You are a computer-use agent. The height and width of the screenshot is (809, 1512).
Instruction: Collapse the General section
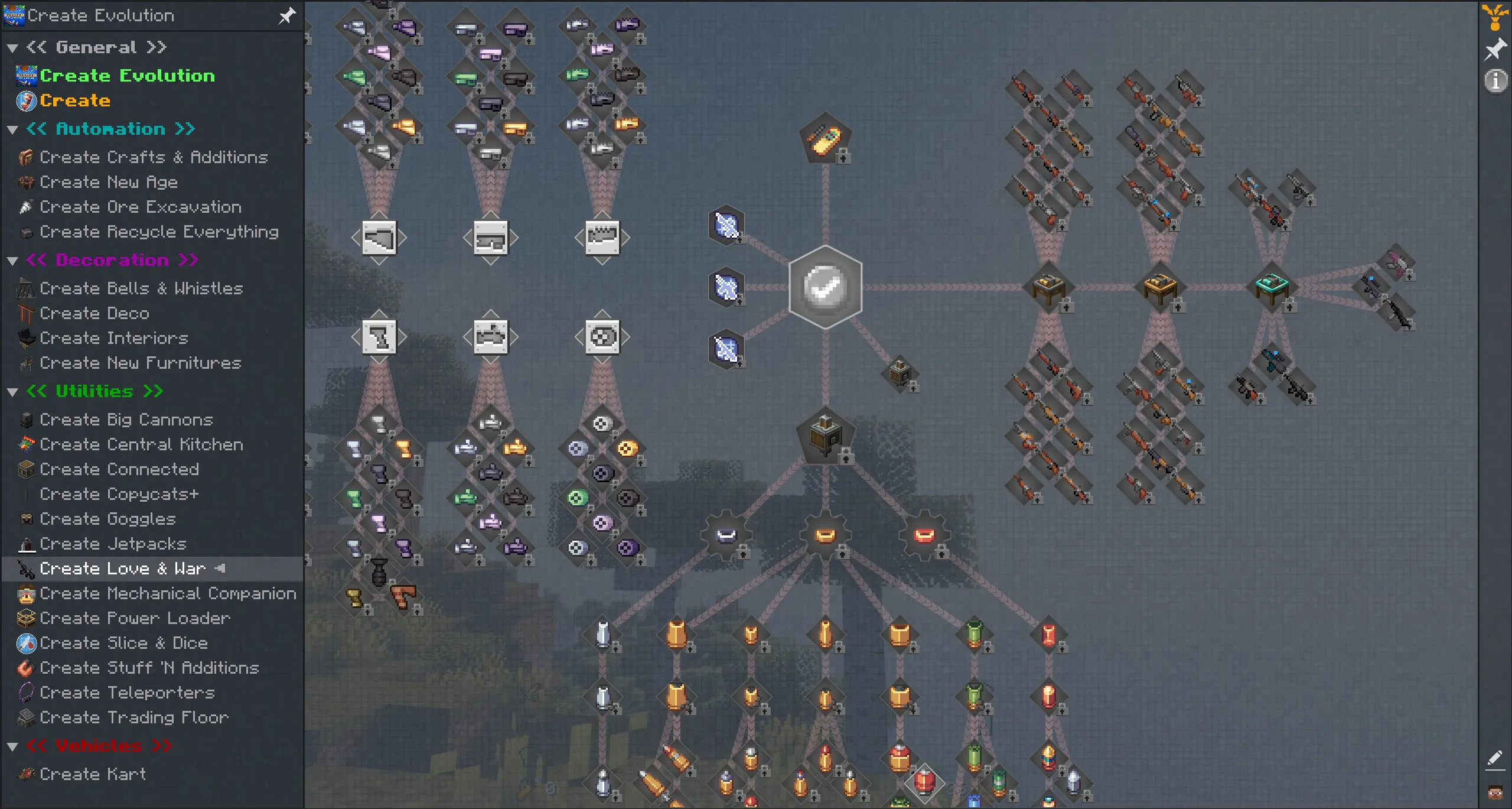point(13,47)
